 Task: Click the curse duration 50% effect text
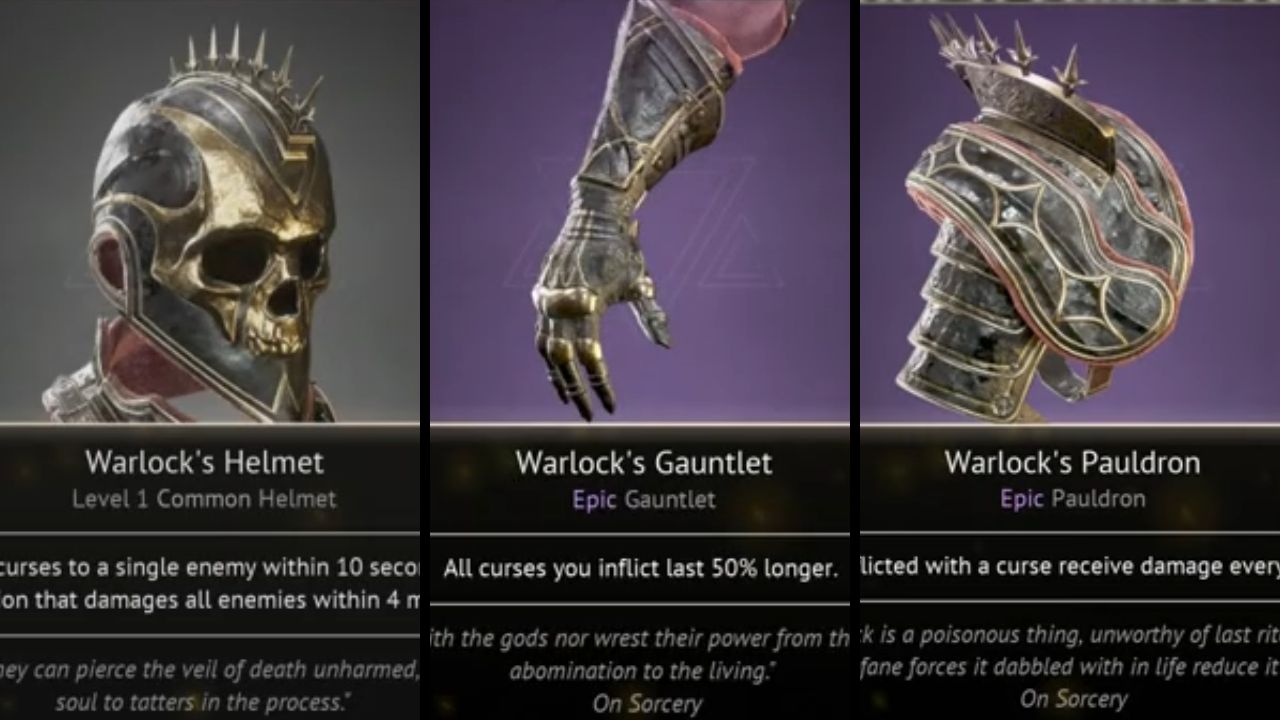[x=640, y=568]
